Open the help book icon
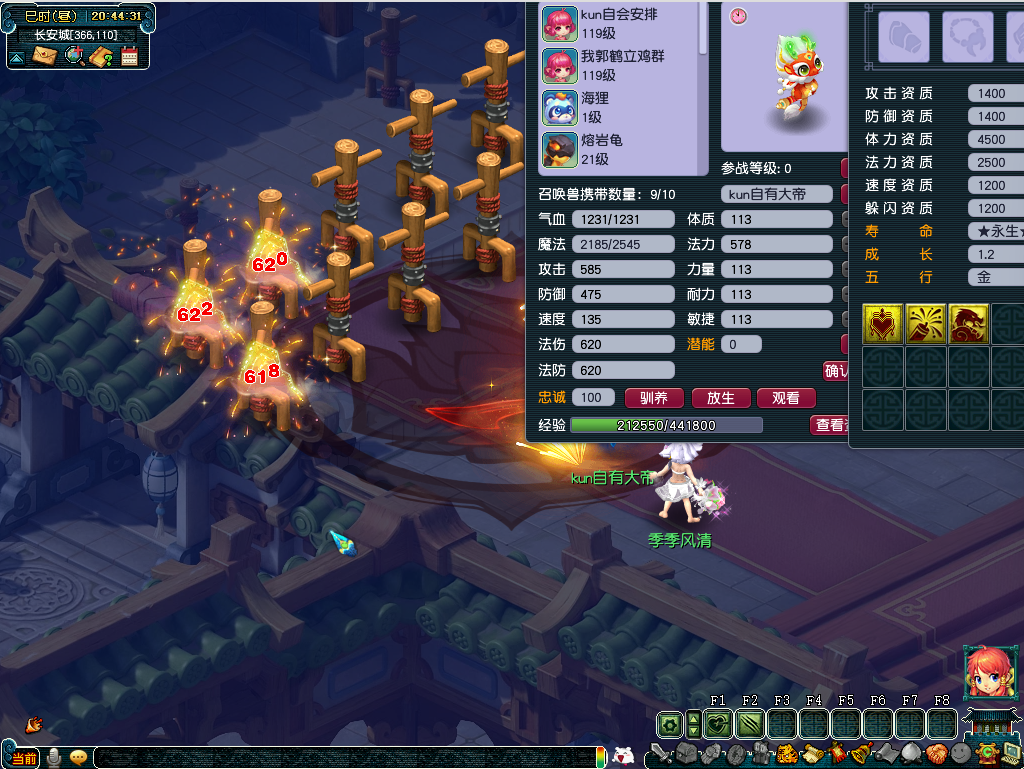 (x=101, y=56)
